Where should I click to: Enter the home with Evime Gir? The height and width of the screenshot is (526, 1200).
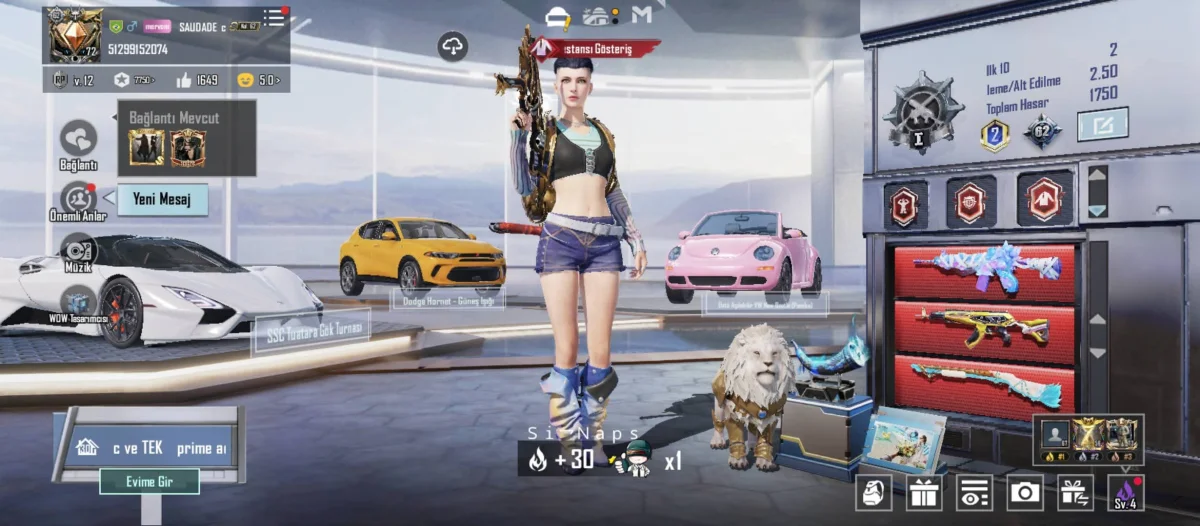(149, 481)
